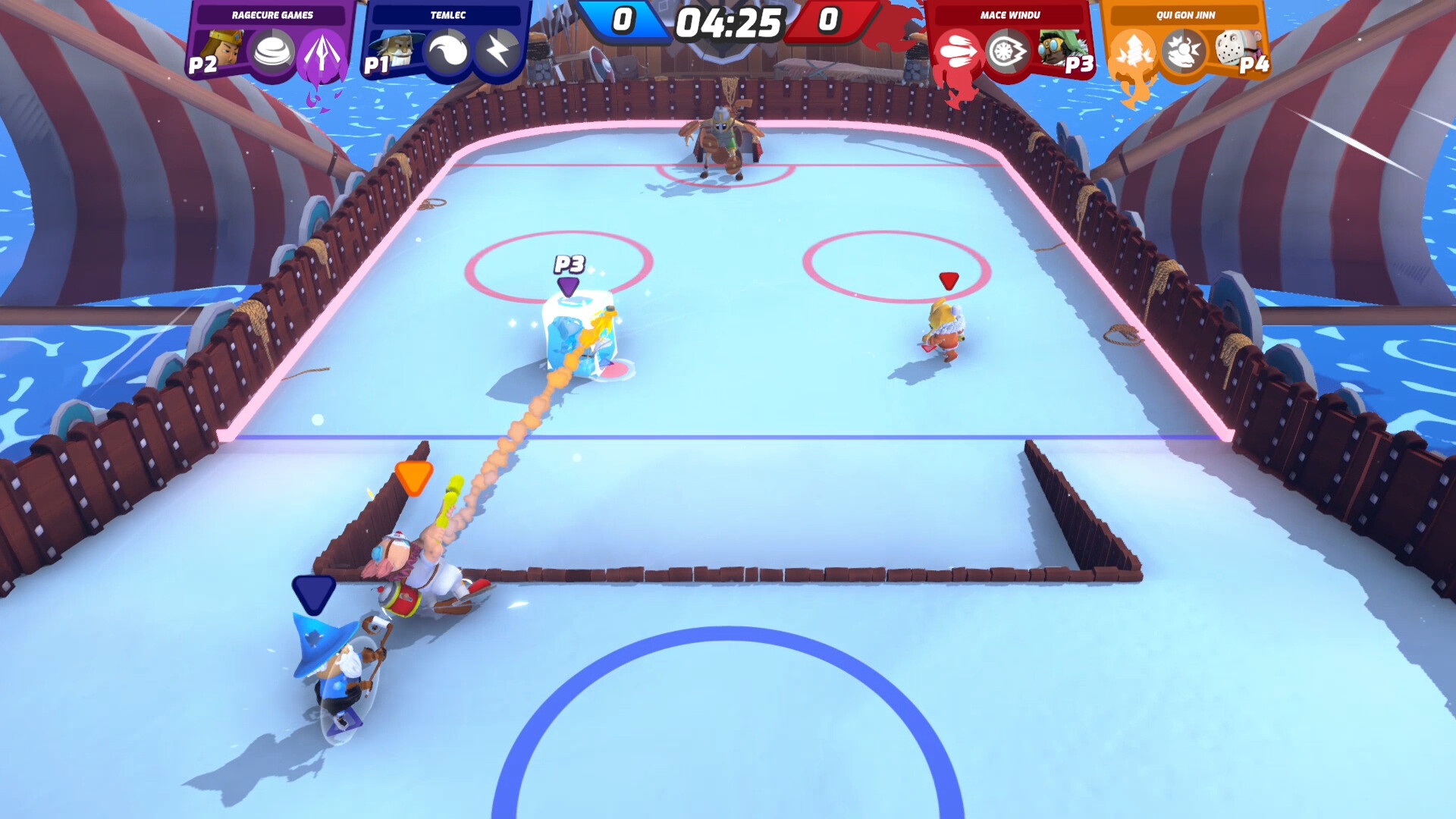Use the lightning bolt ability icon
Viewport: 1456px width, 819px height.
click(497, 52)
